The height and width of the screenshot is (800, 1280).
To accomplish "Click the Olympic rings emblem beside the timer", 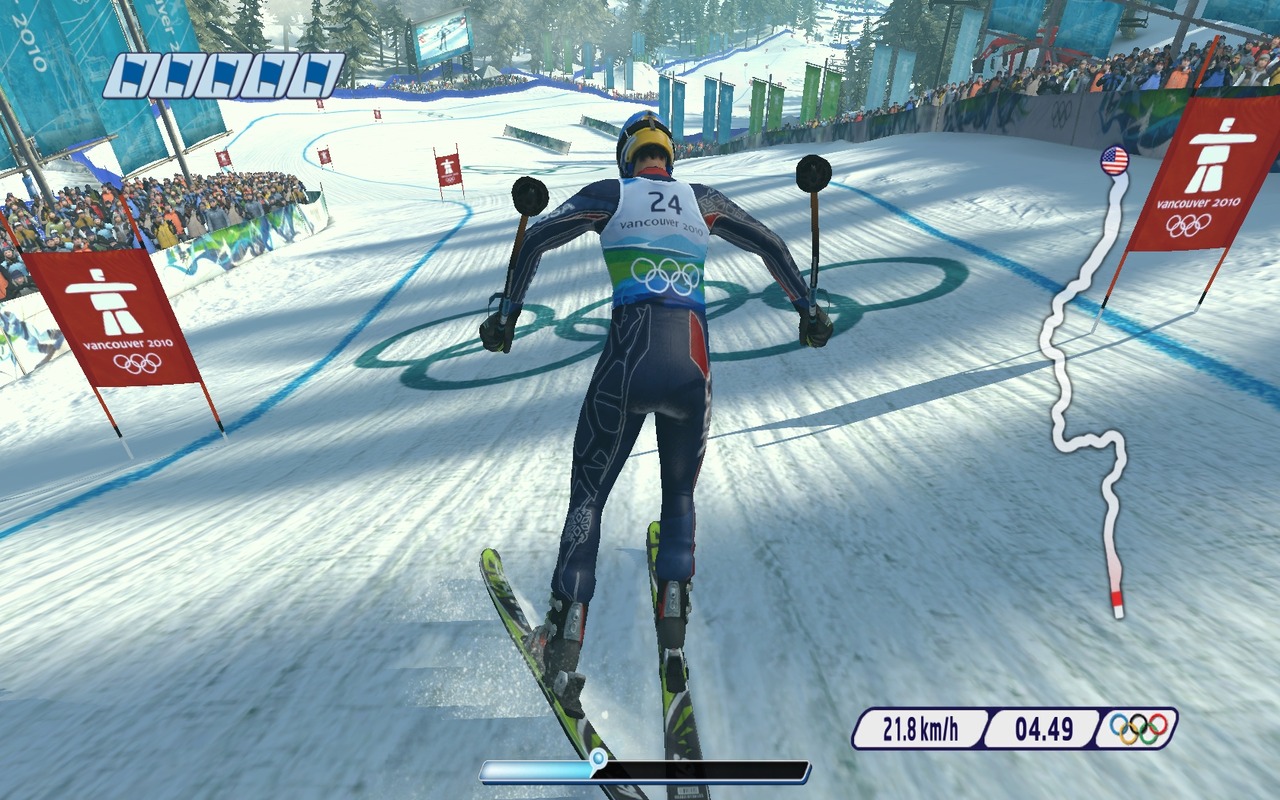I will (x=1138, y=728).
